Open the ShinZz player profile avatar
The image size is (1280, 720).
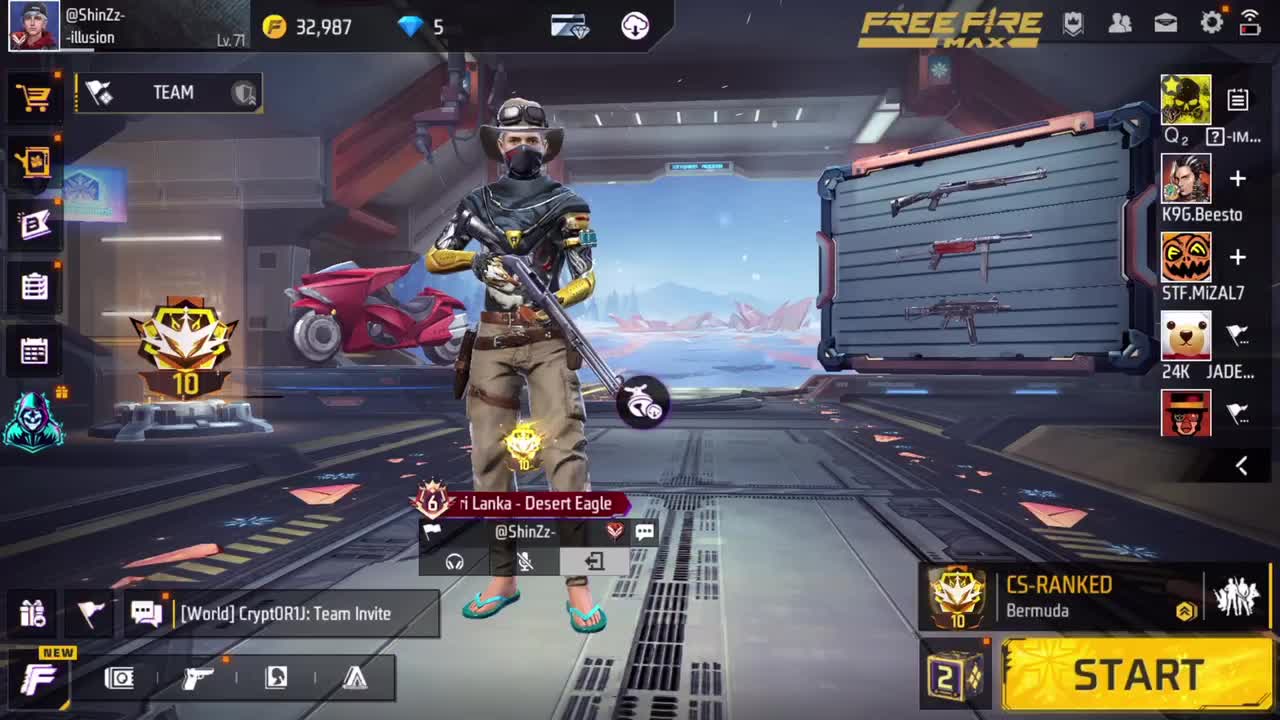pos(34,26)
